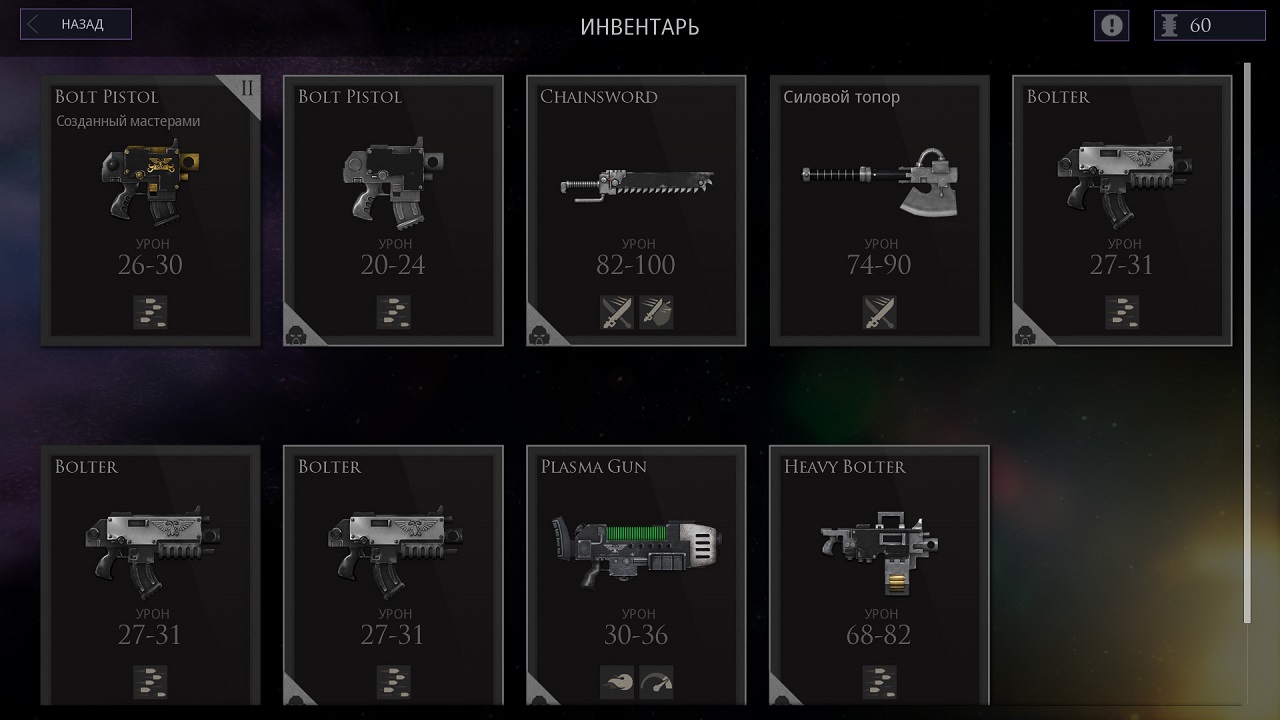
Task: Open the exclamation mark notification icon
Action: click(x=1111, y=25)
